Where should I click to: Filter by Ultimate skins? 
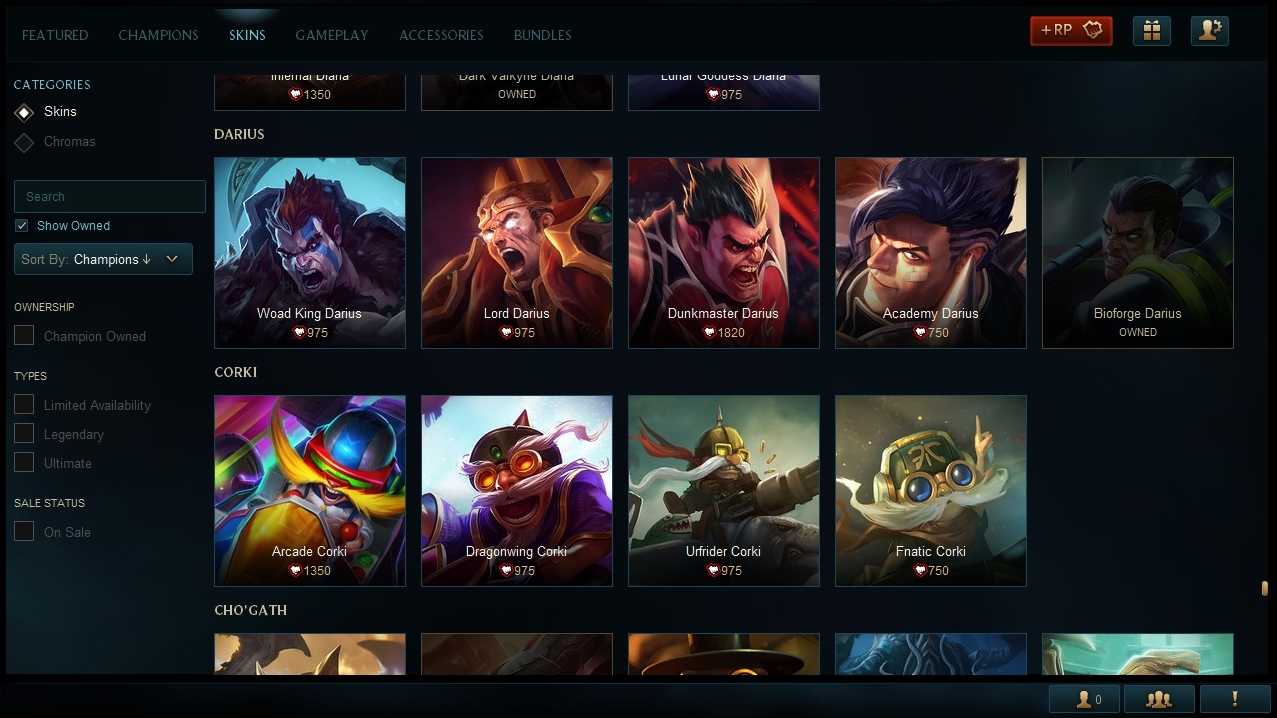(x=24, y=463)
